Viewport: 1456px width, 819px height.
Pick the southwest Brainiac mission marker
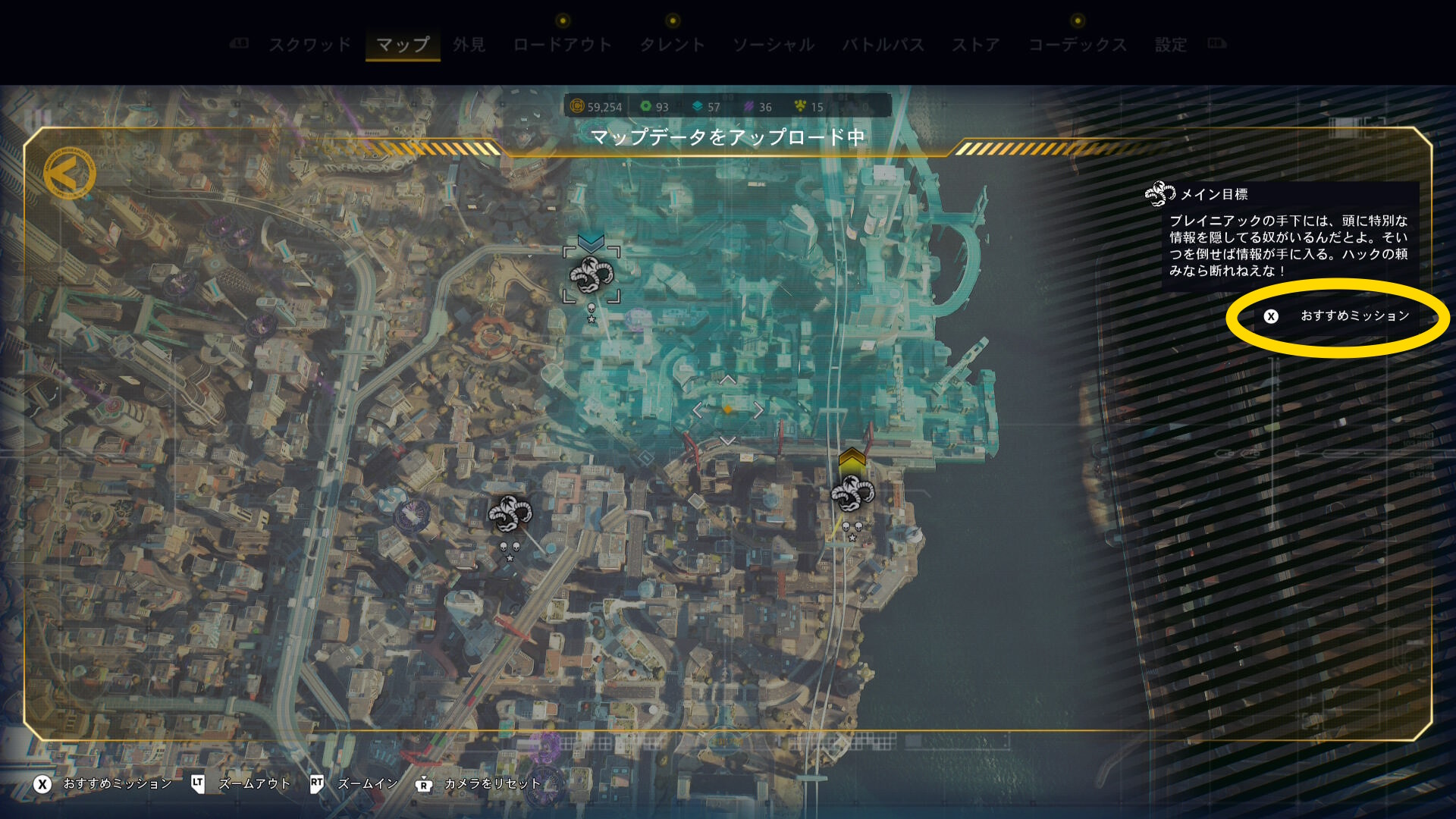510,514
